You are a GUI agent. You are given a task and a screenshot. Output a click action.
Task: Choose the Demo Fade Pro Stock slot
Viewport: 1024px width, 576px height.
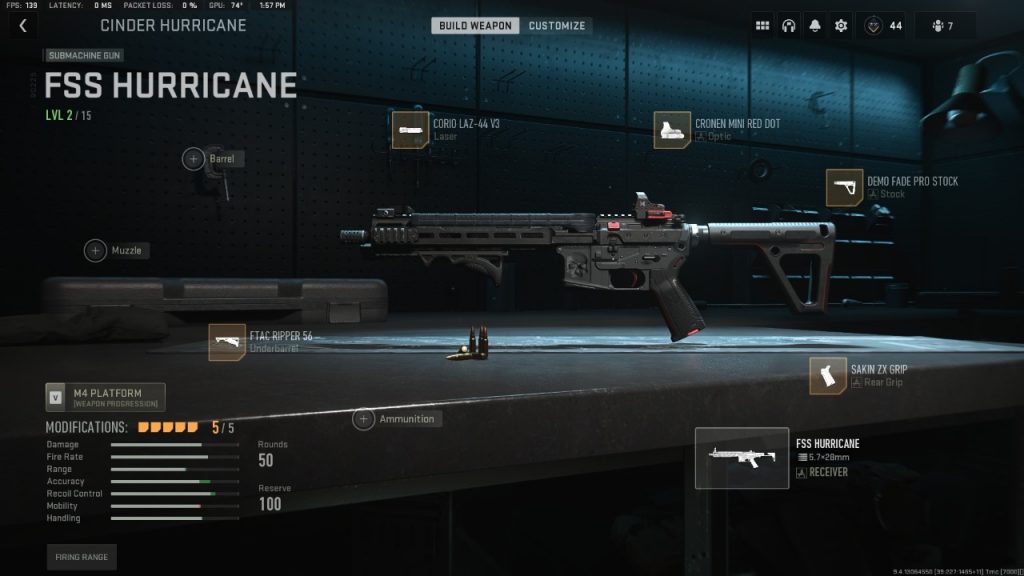click(x=843, y=187)
